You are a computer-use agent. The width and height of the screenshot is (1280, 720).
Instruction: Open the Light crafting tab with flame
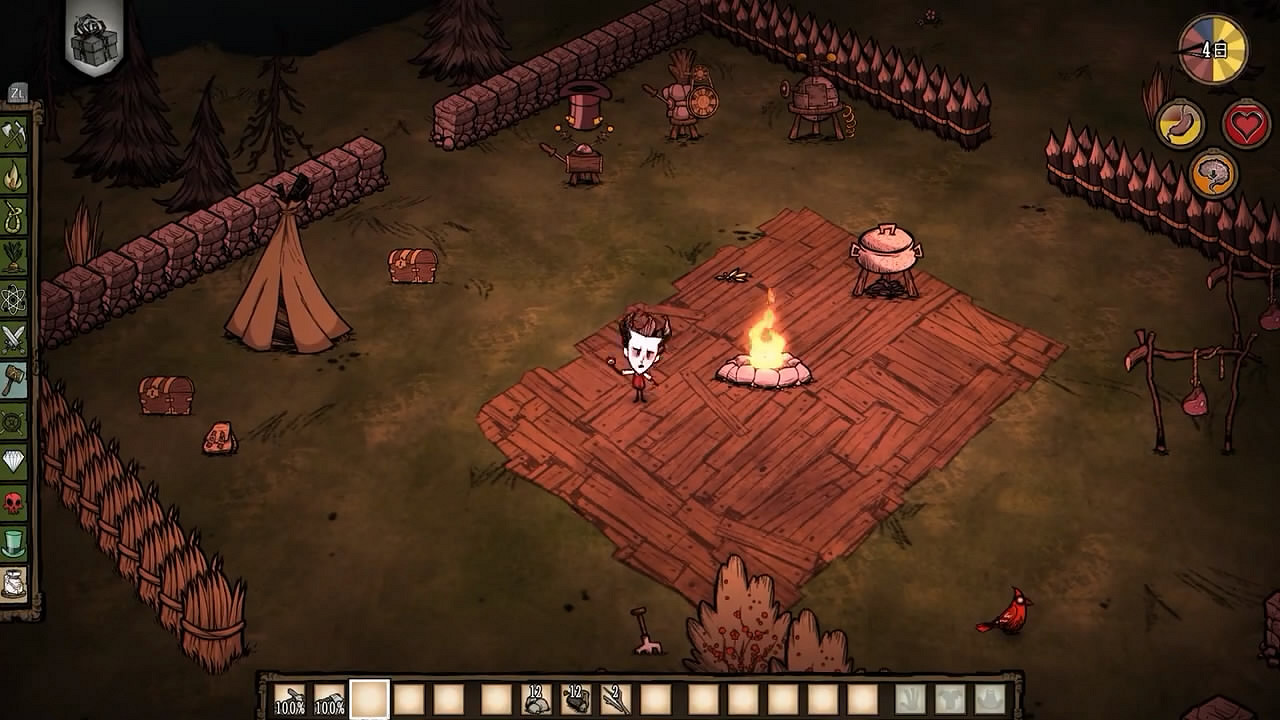point(13,176)
